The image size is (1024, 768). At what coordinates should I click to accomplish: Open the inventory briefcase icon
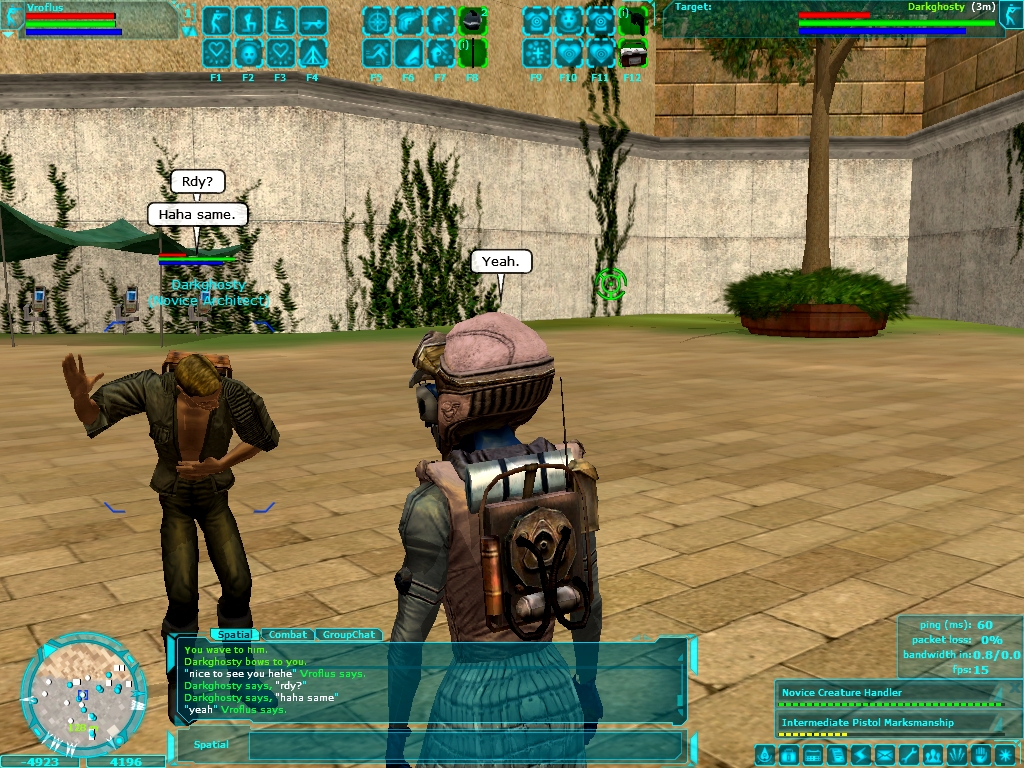tap(789, 754)
